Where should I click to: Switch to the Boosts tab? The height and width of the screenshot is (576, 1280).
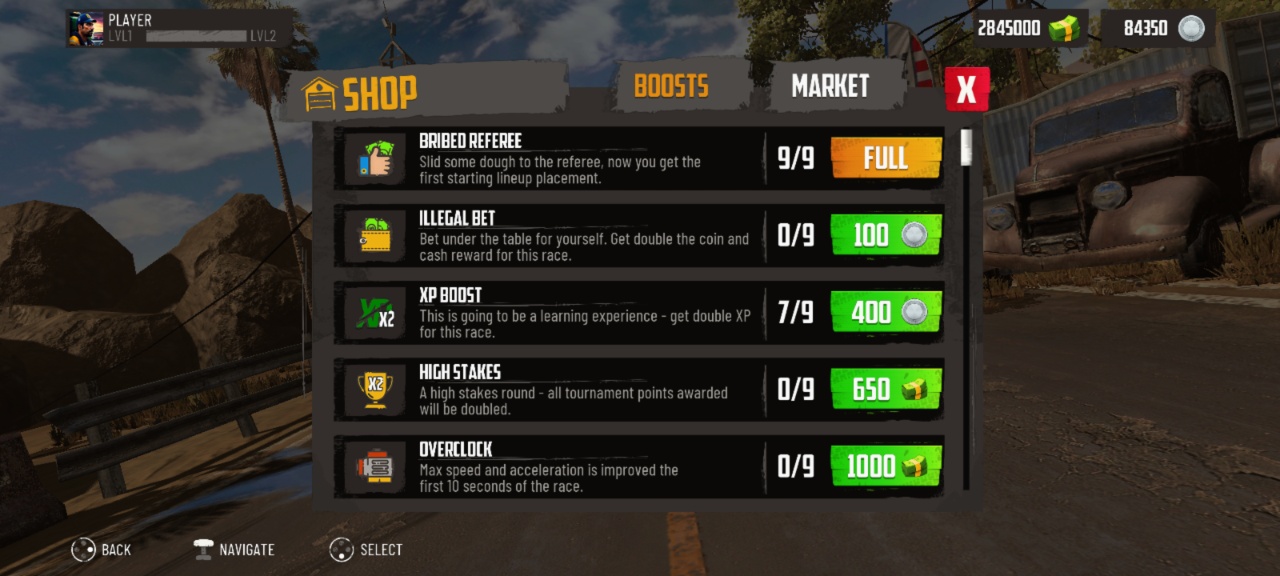click(671, 86)
